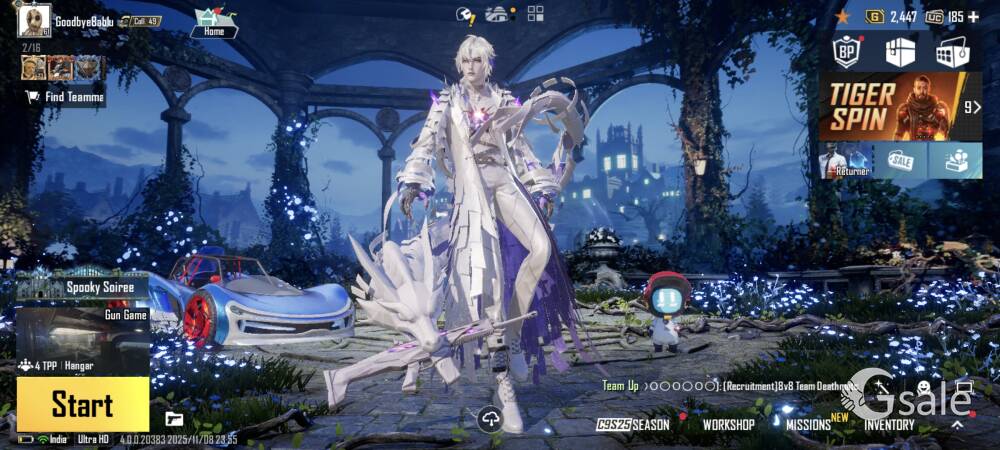The image size is (1000, 450).
Task: Open the BP battle pass icon
Action: [x=848, y=52]
